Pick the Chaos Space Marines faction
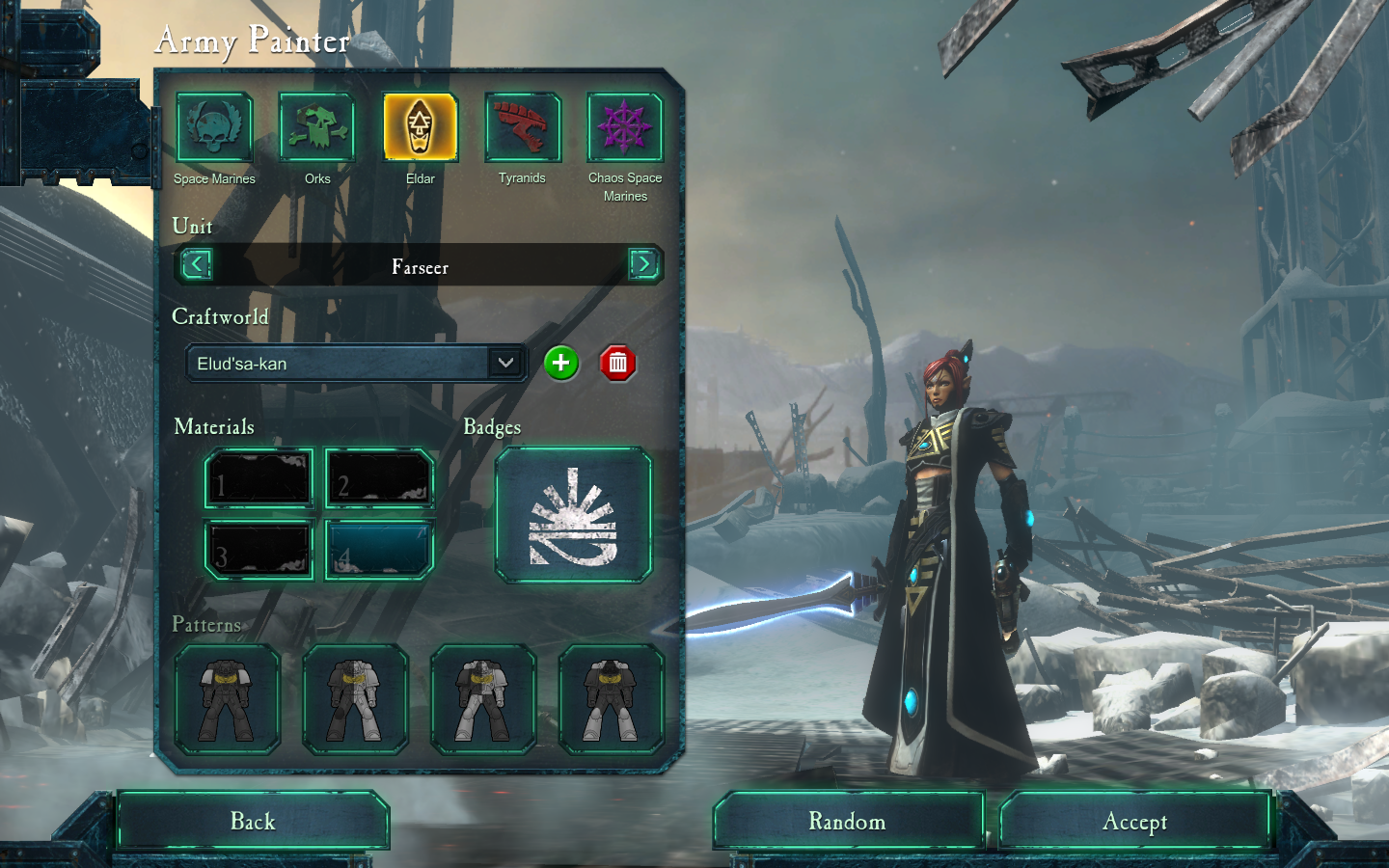Image resolution: width=1389 pixels, height=868 pixels. click(625, 127)
